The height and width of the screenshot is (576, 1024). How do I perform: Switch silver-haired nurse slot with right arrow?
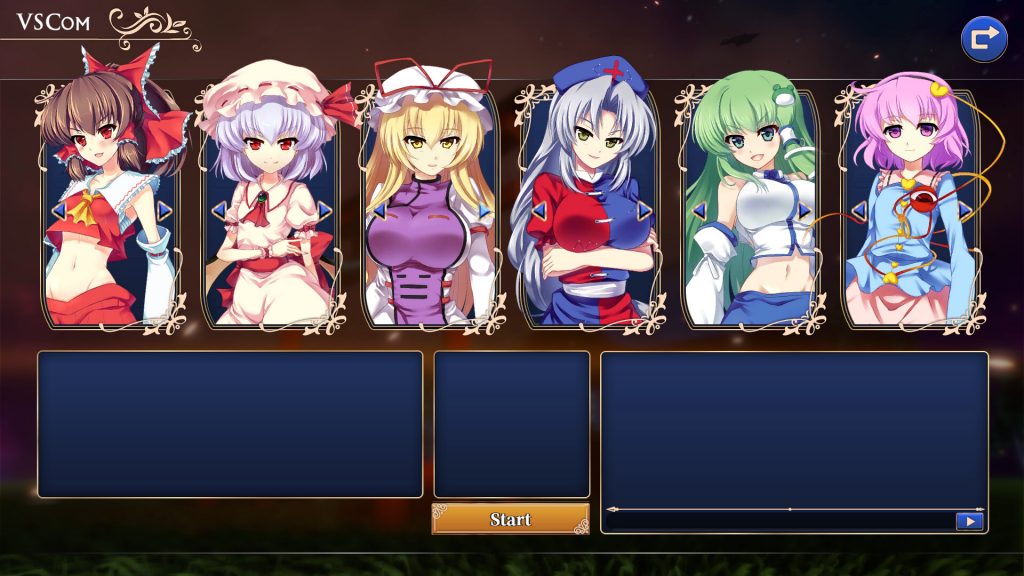pos(644,210)
